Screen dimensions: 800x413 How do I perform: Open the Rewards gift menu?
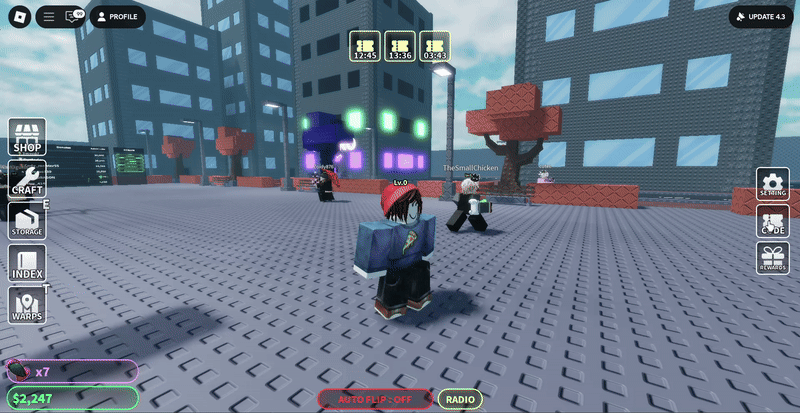[x=772, y=258]
